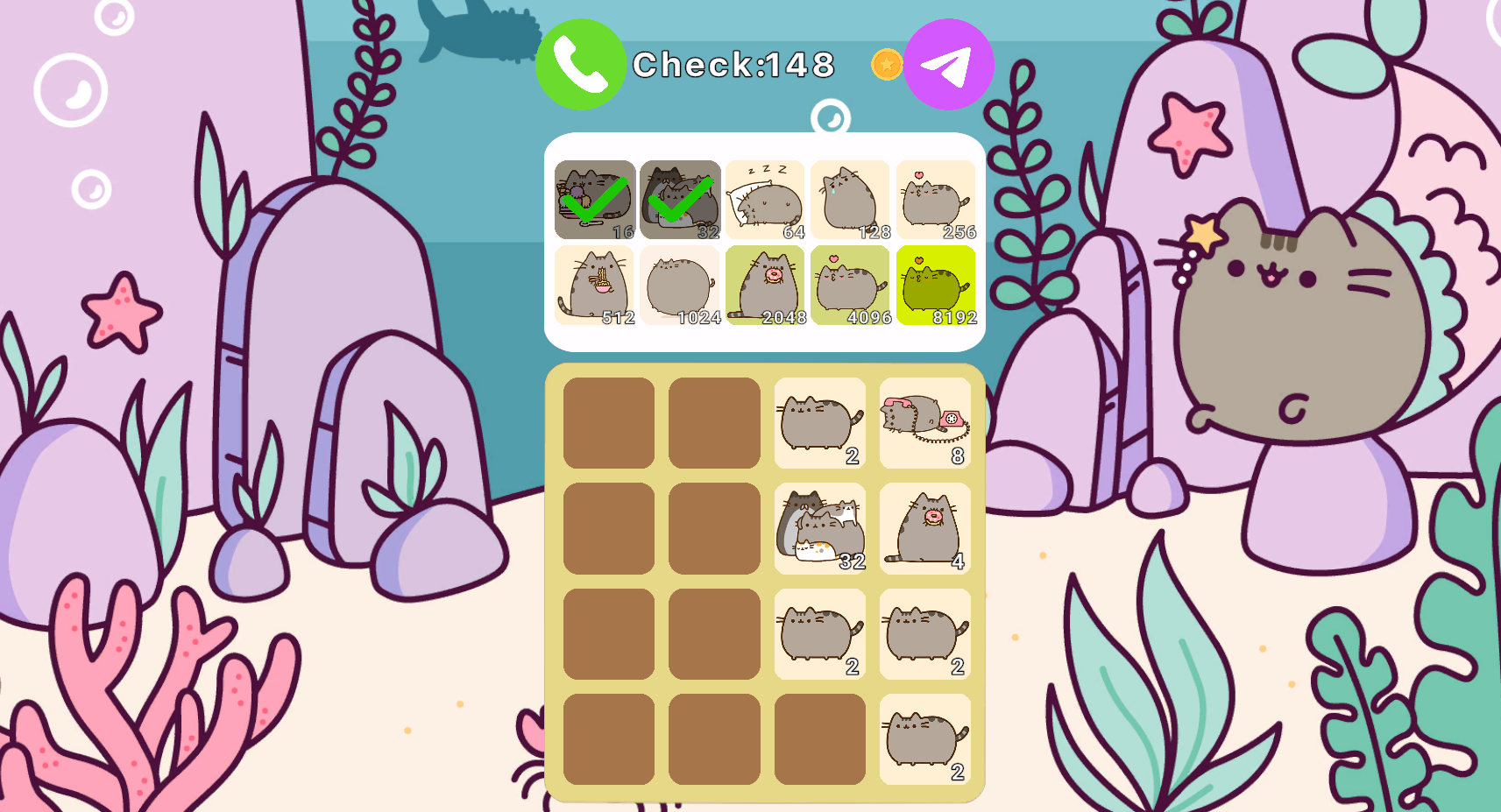Select the ramen-eating Pusheen 512 tile
The height and width of the screenshot is (812, 1501).
pyautogui.click(x=595, y=284)
